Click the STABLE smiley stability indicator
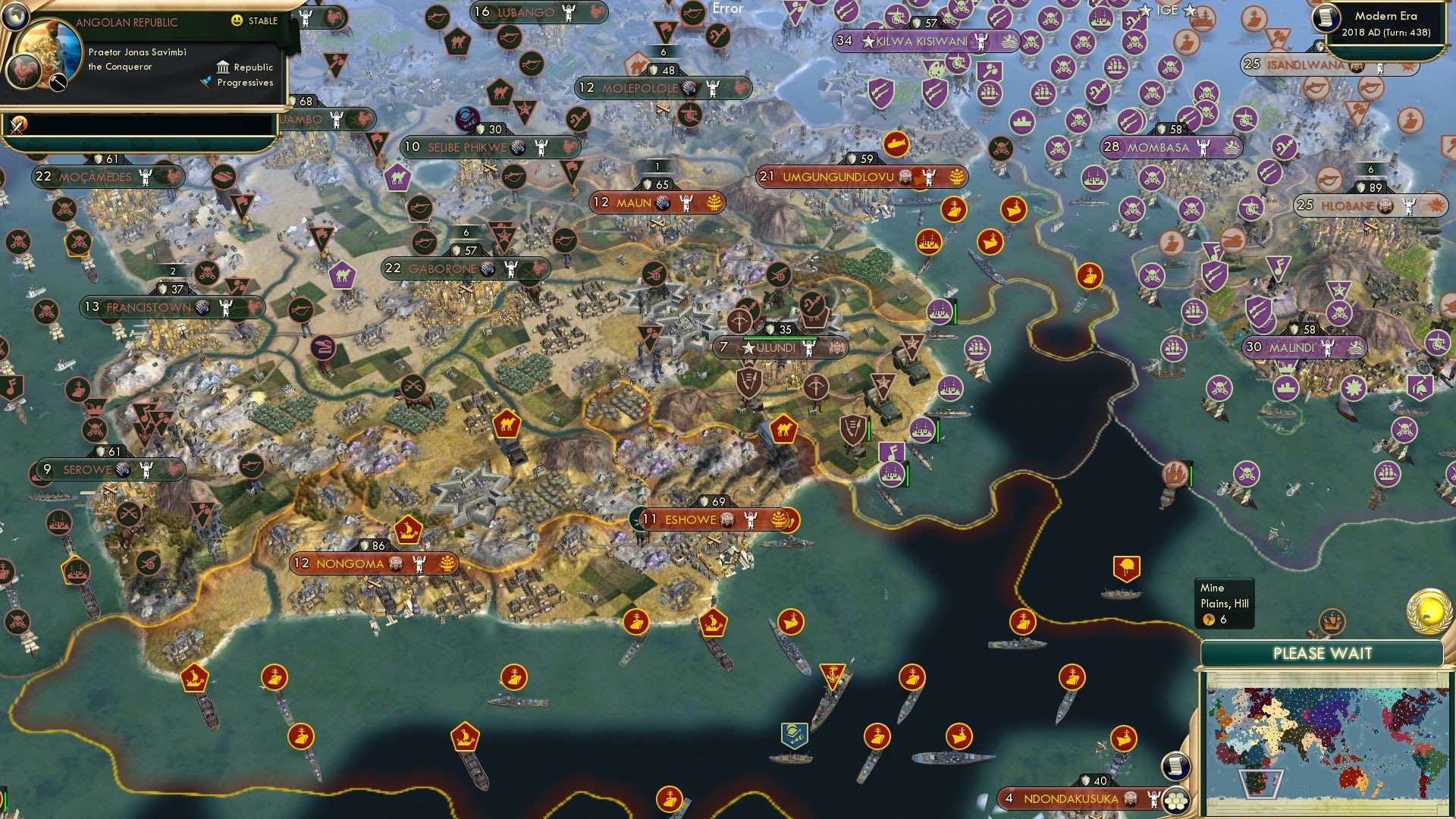The height and width of the screenshot is (819, 1456). point(237,21)
